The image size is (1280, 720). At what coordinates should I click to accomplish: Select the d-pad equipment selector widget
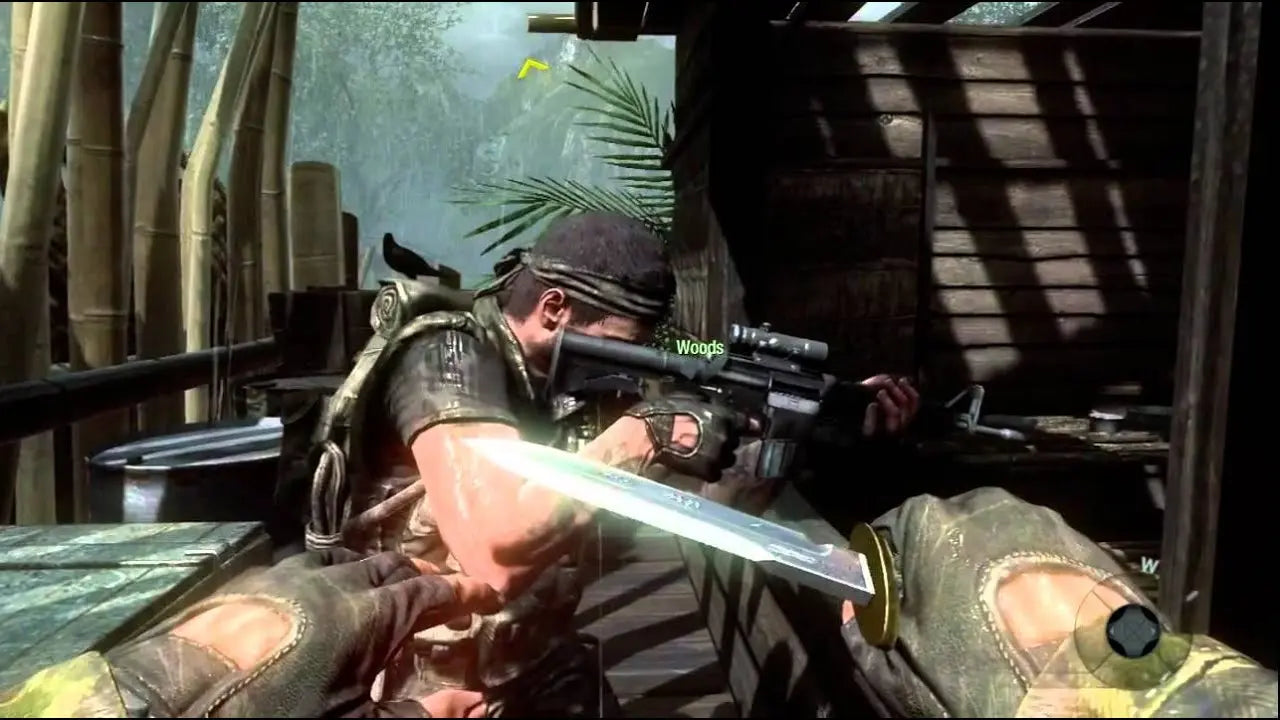(x=1132, y=632)
